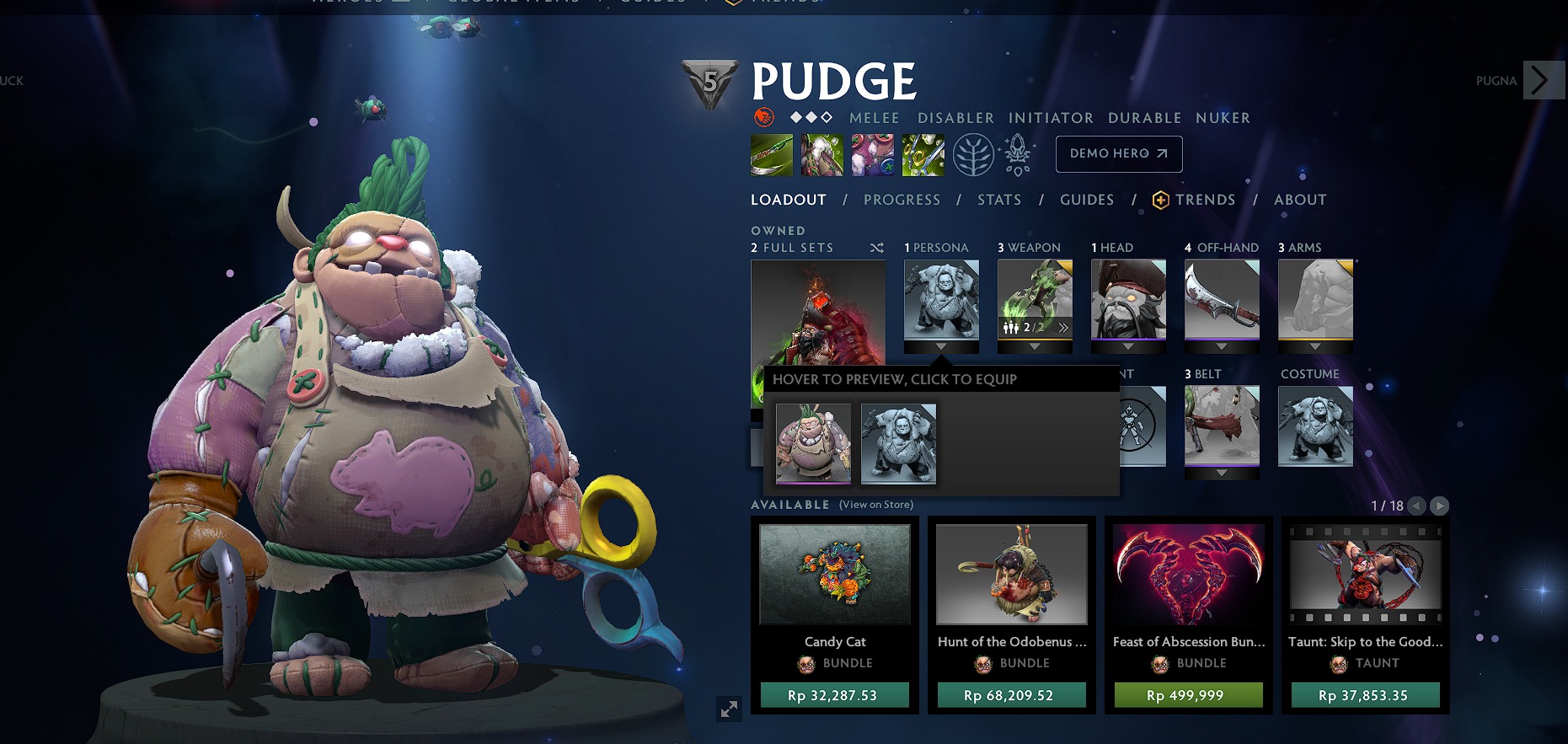Click Pudge's red attribute icon near MELEE
This screenshot has height=744, width=1568.
(x=763, y=117)
